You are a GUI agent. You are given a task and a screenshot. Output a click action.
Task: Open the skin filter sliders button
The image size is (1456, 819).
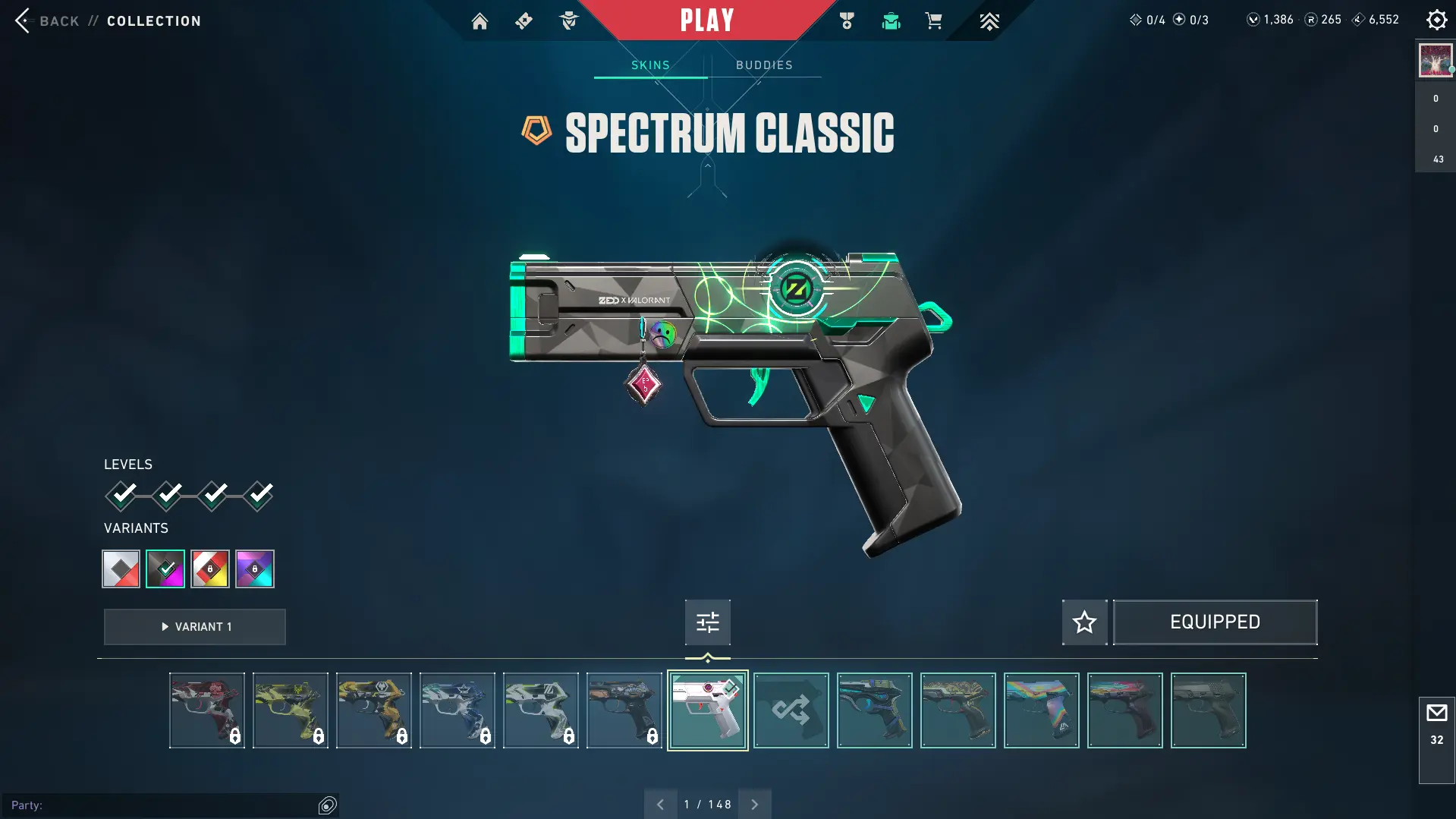point(707,622)
